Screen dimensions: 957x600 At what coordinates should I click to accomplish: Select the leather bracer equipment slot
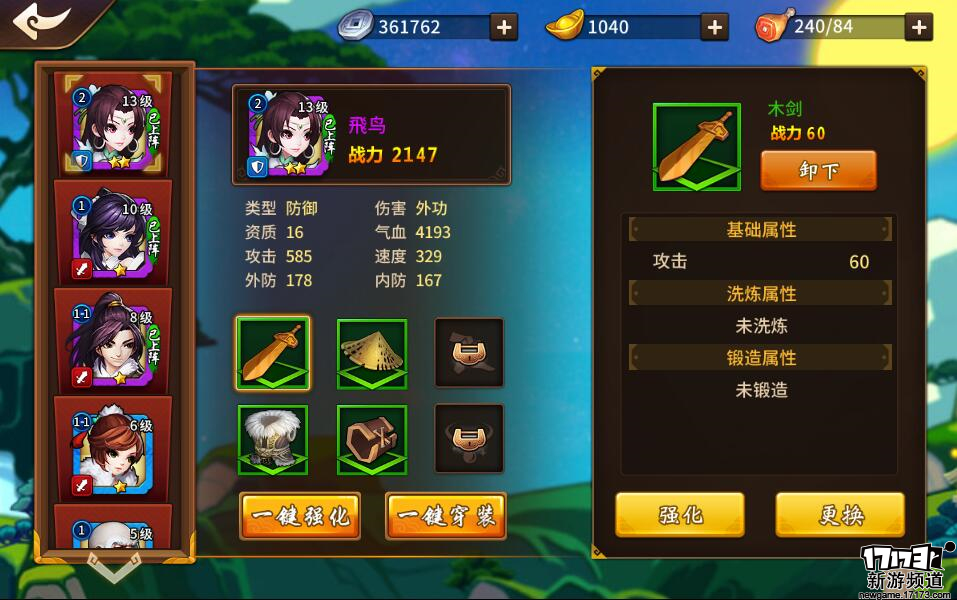point(371,440)
